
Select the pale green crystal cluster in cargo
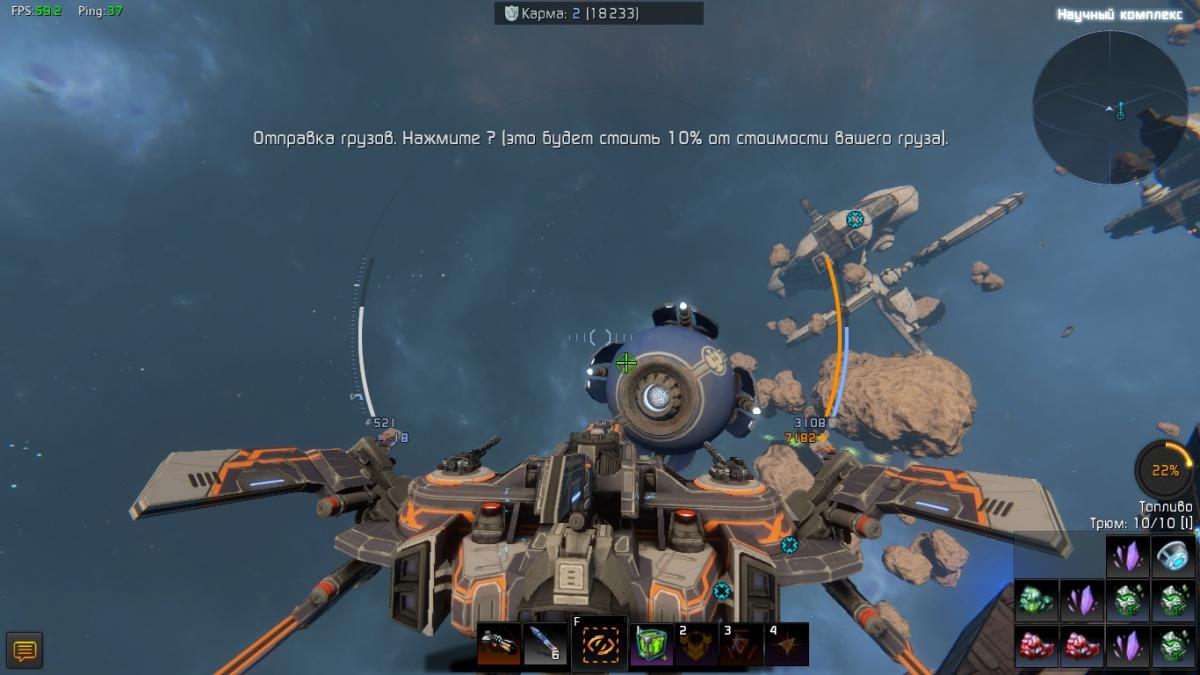[1036, 600]
